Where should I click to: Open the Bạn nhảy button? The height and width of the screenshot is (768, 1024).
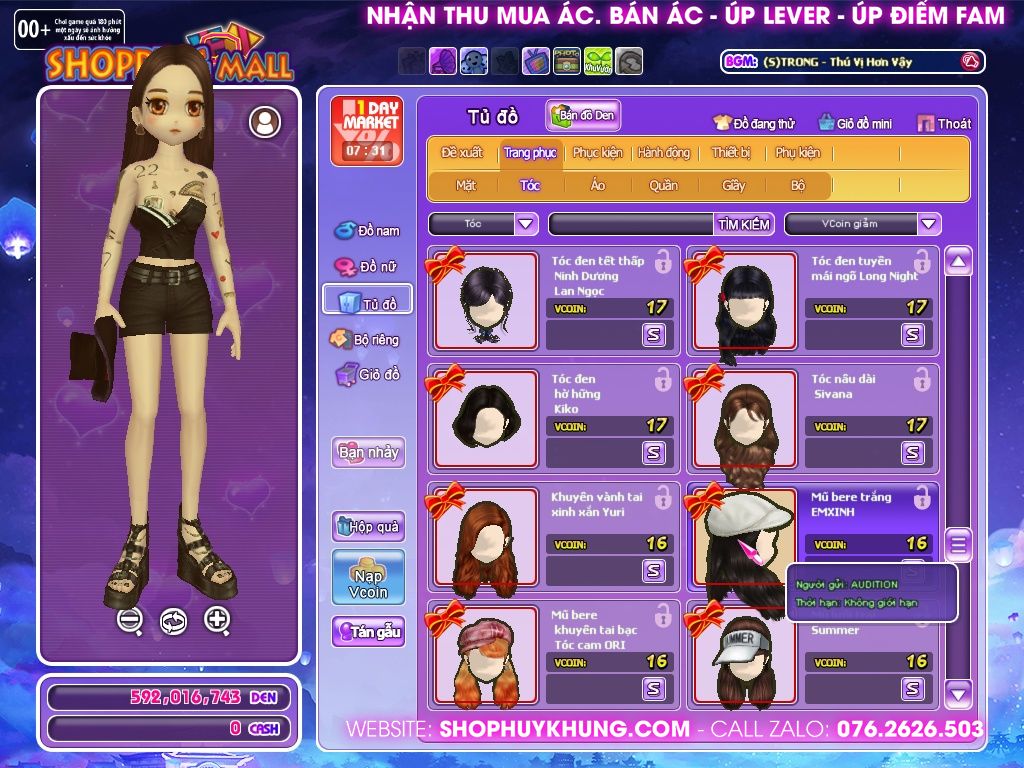click(368, 452)
